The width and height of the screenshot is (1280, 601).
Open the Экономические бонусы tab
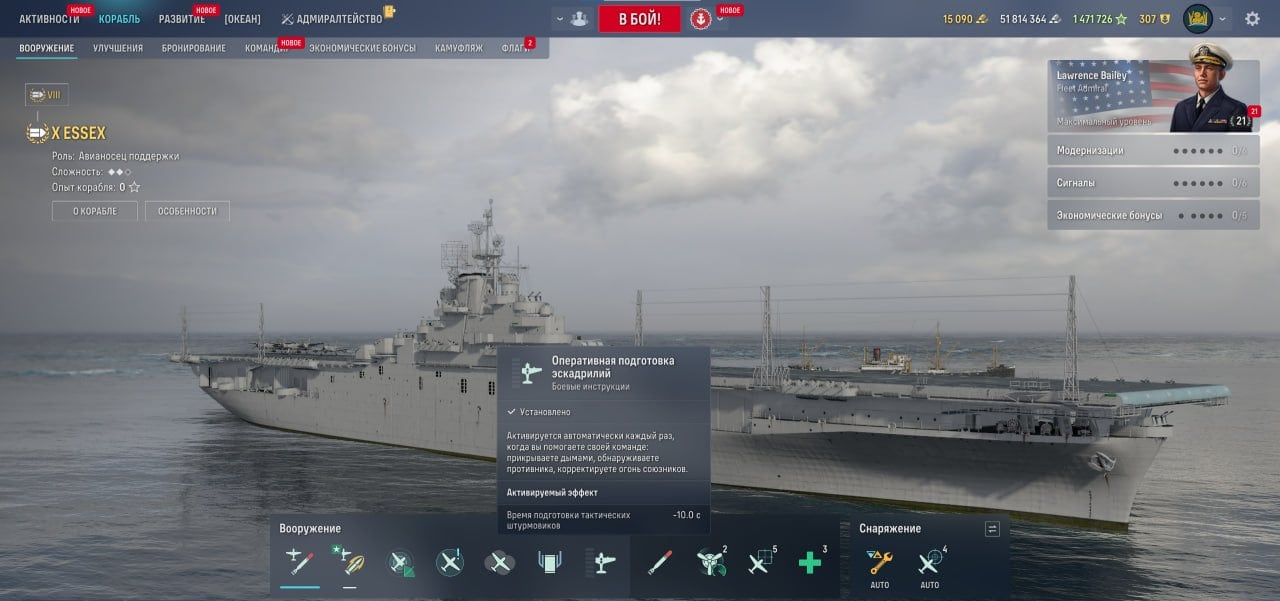pos(362,48)
